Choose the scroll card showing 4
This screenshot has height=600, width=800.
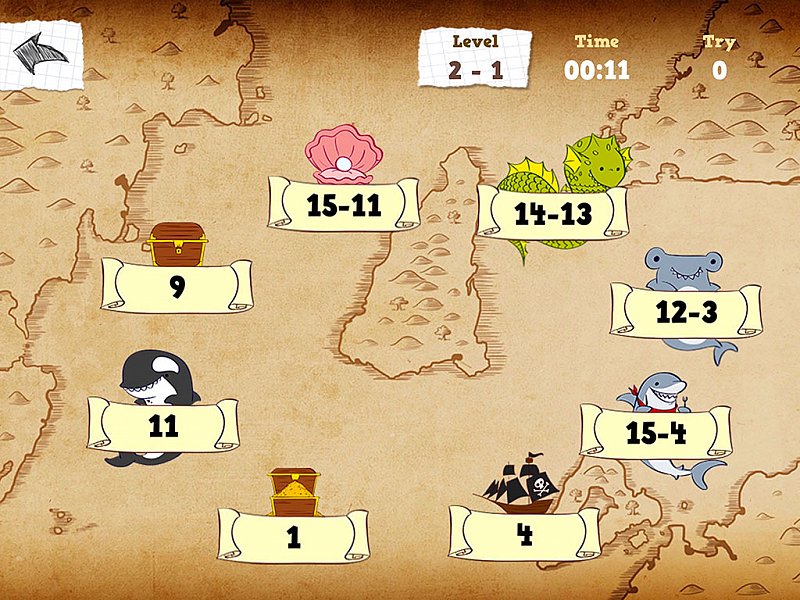pyautogui.click(x=524, y=533)
